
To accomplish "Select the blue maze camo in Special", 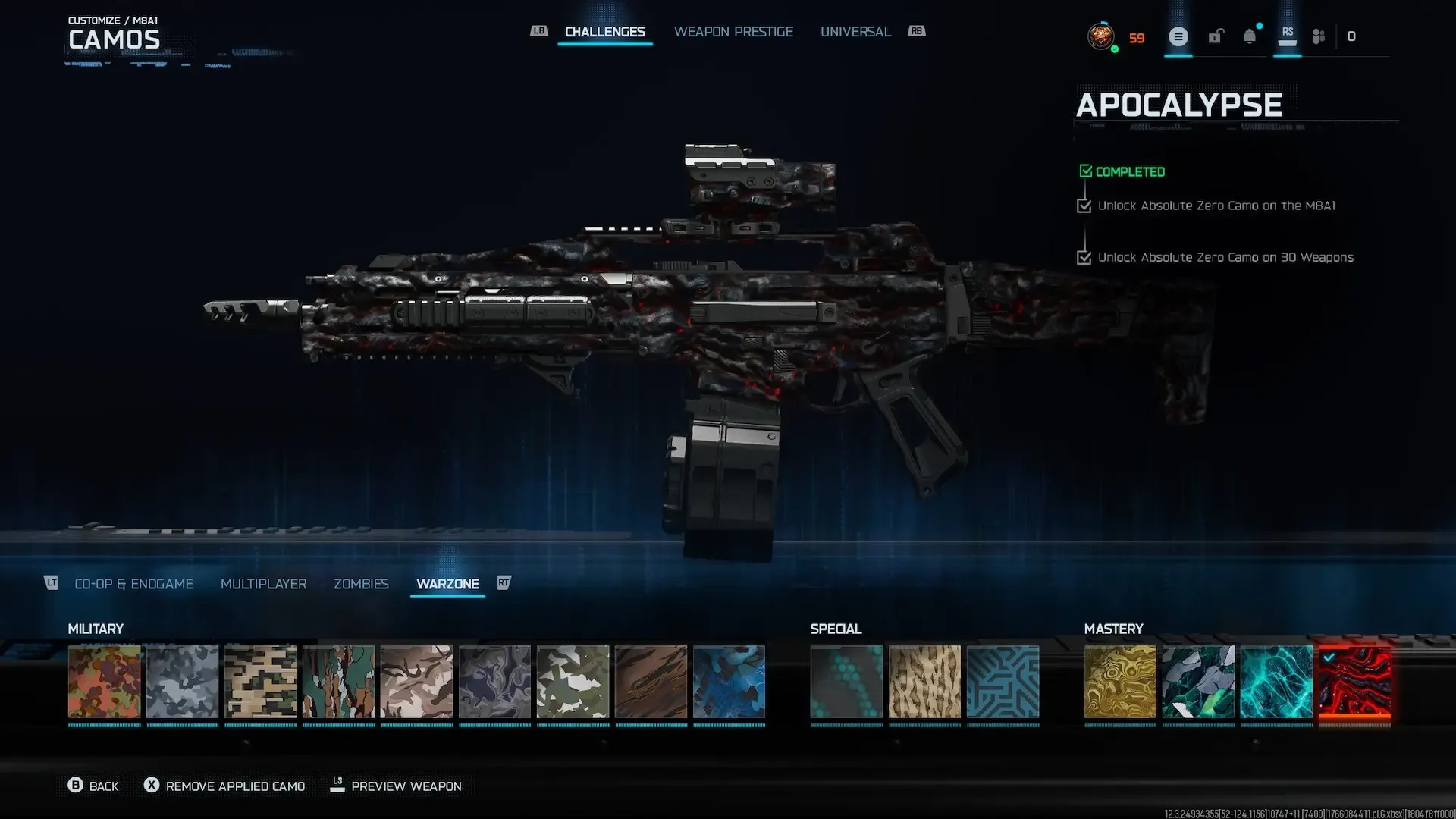I will [x=1003, y=682].
